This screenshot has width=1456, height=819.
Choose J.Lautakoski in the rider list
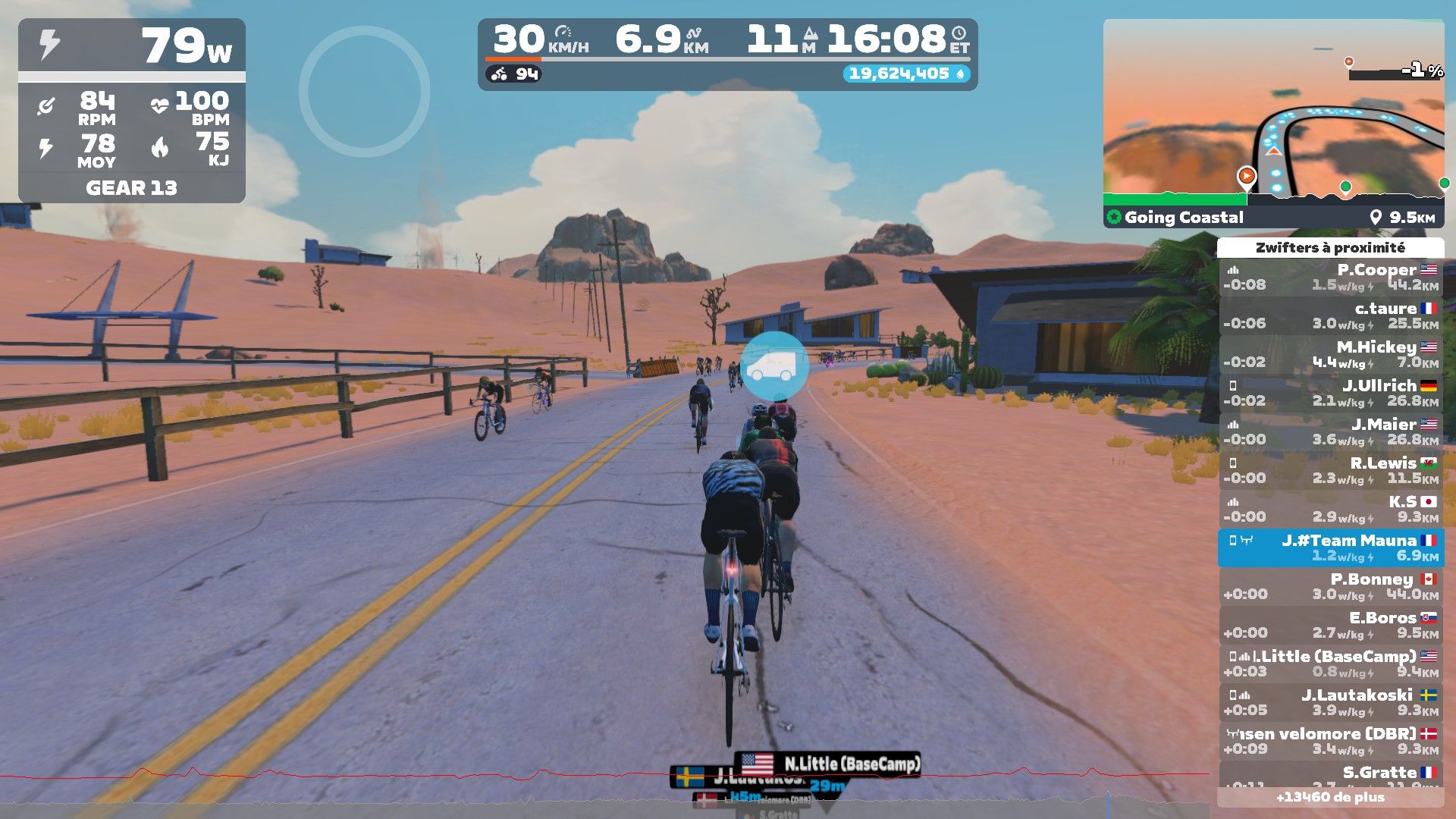tap(1331, 703)
